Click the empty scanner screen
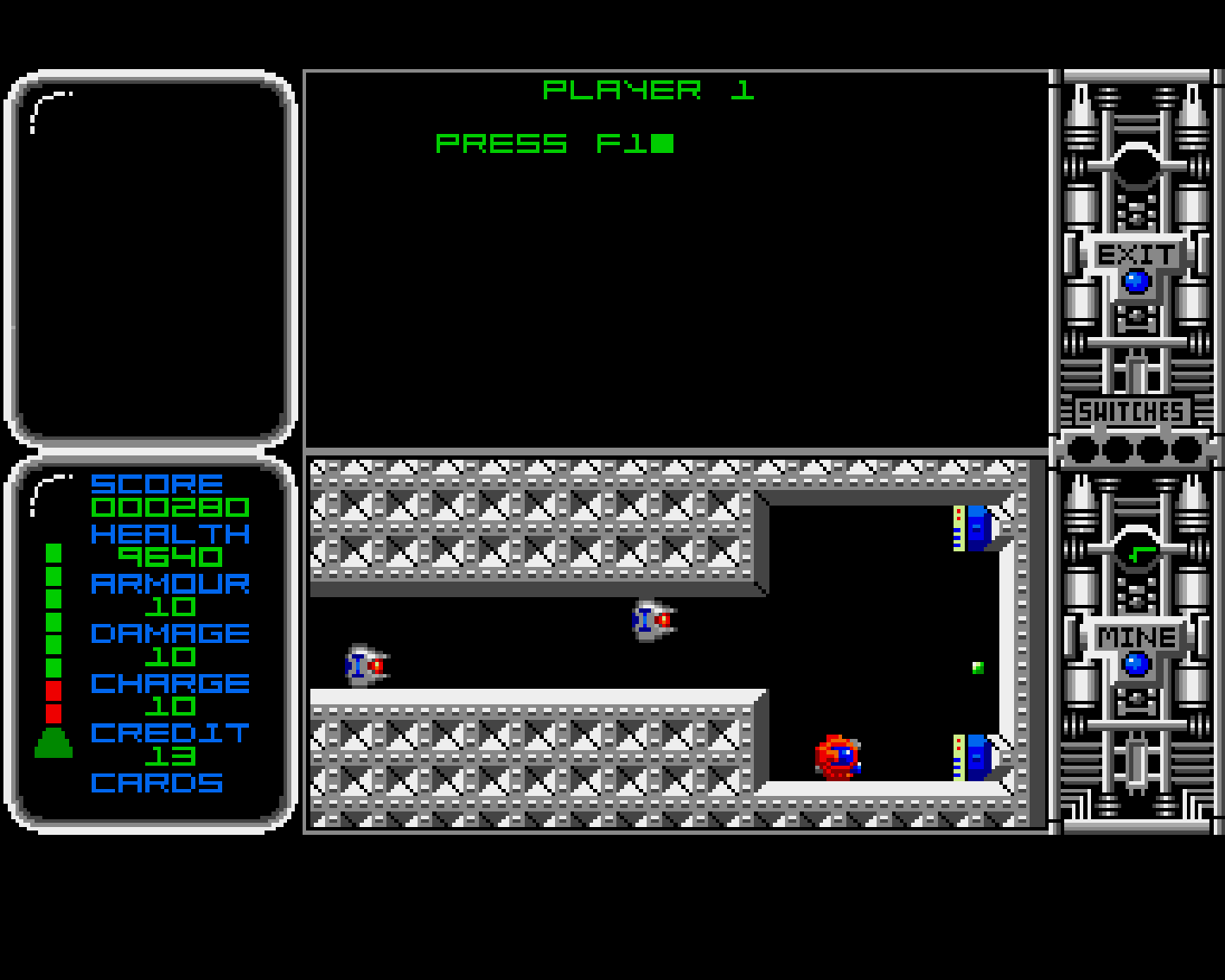The height and width of the screenshot is (980, 1225). (x=151, y=258)
